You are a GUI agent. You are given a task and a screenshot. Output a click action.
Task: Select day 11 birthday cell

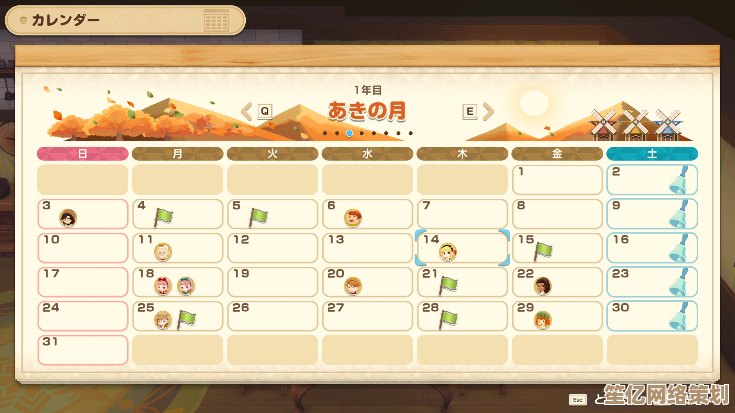[x=177, y=248]
